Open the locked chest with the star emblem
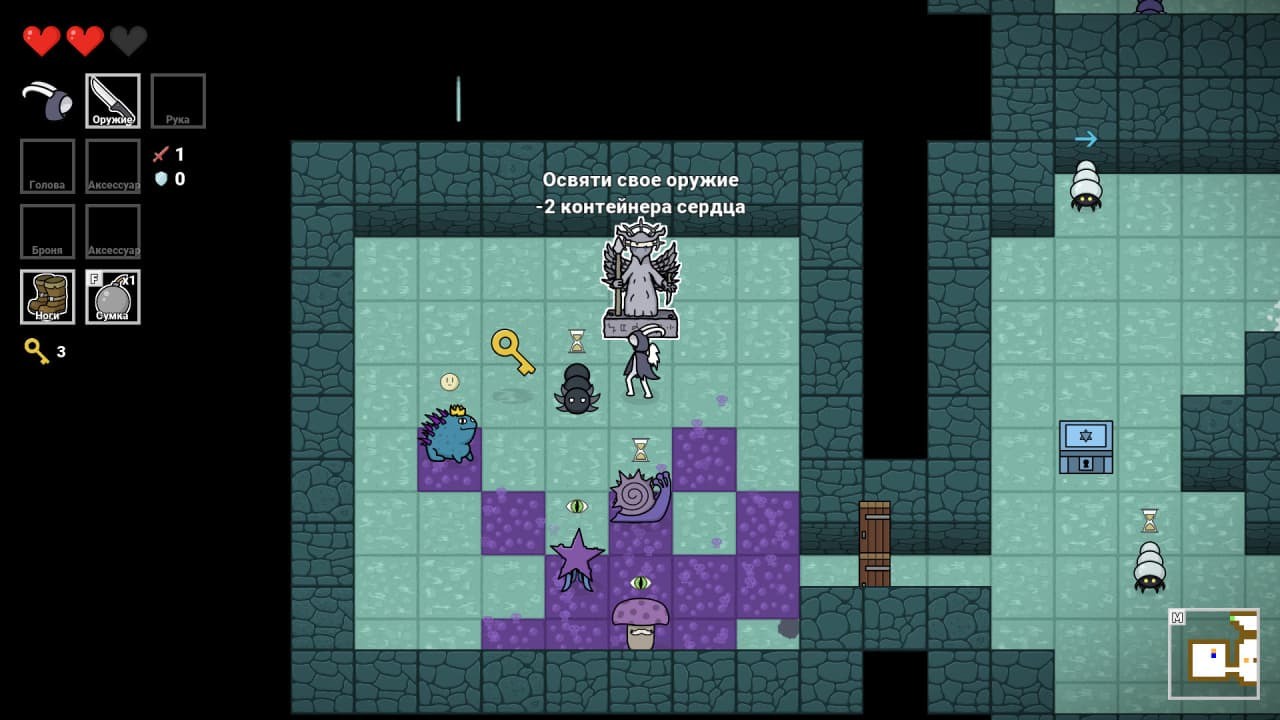 pos(1085,447)
